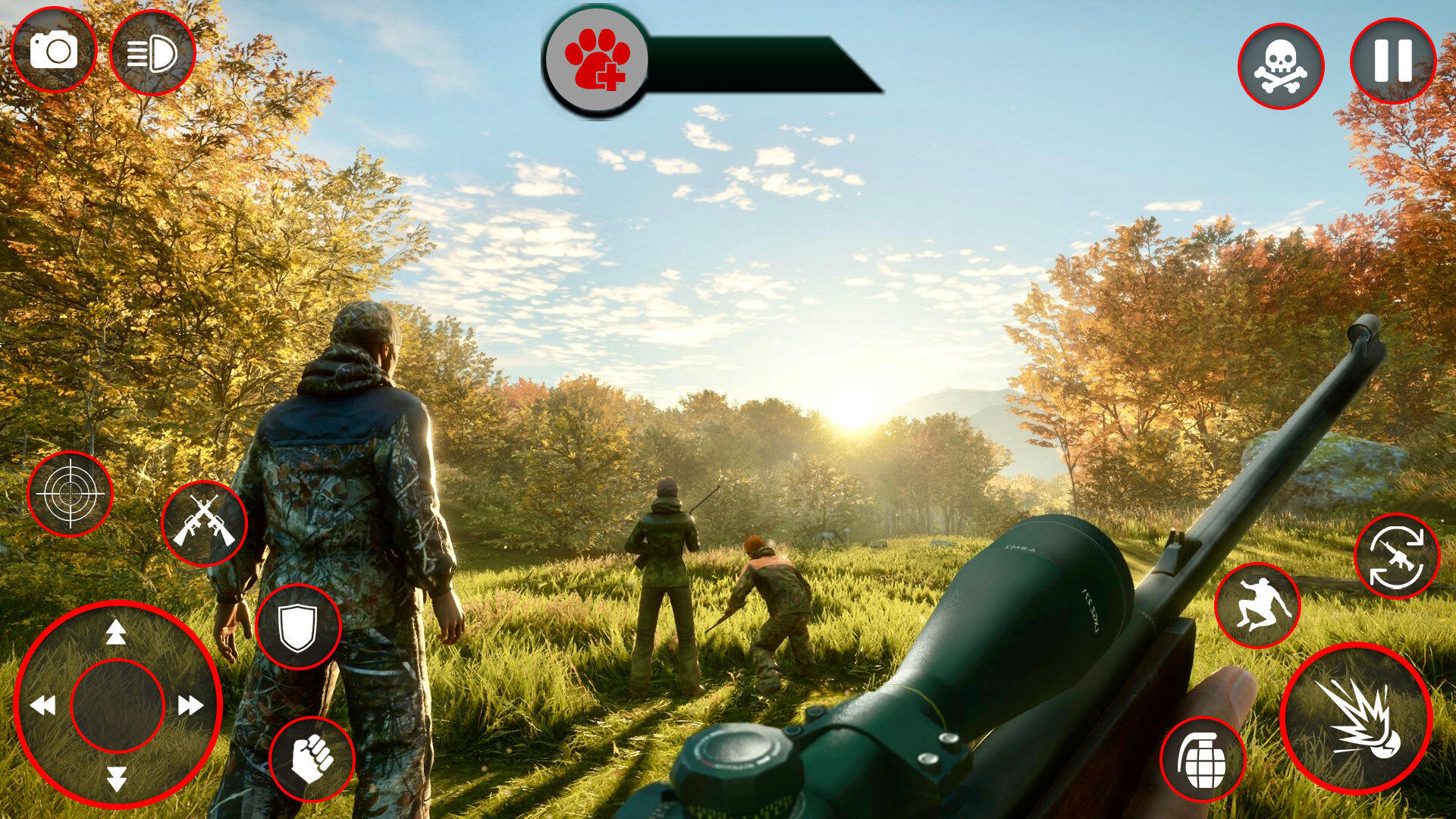This screenshot has height=819, width=1456.
Task: Click the red paw health icon
Action: point(598,60)
